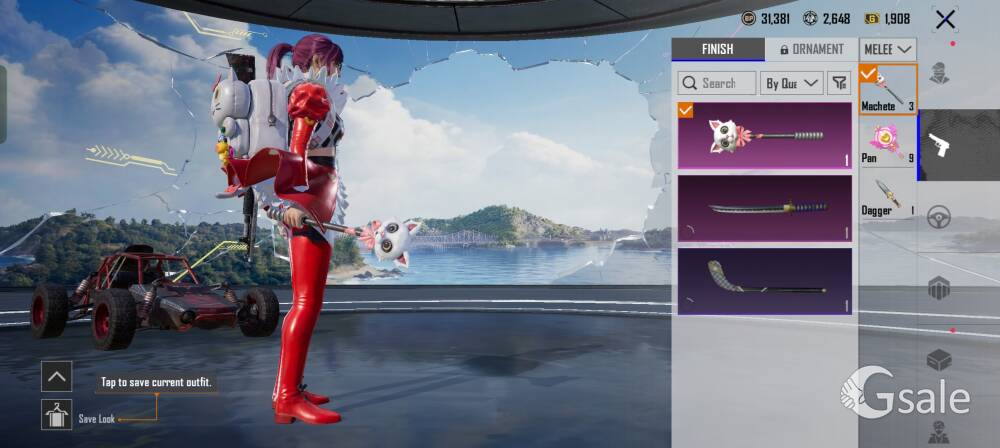Open the pistol weapons category

pos(938,145)
